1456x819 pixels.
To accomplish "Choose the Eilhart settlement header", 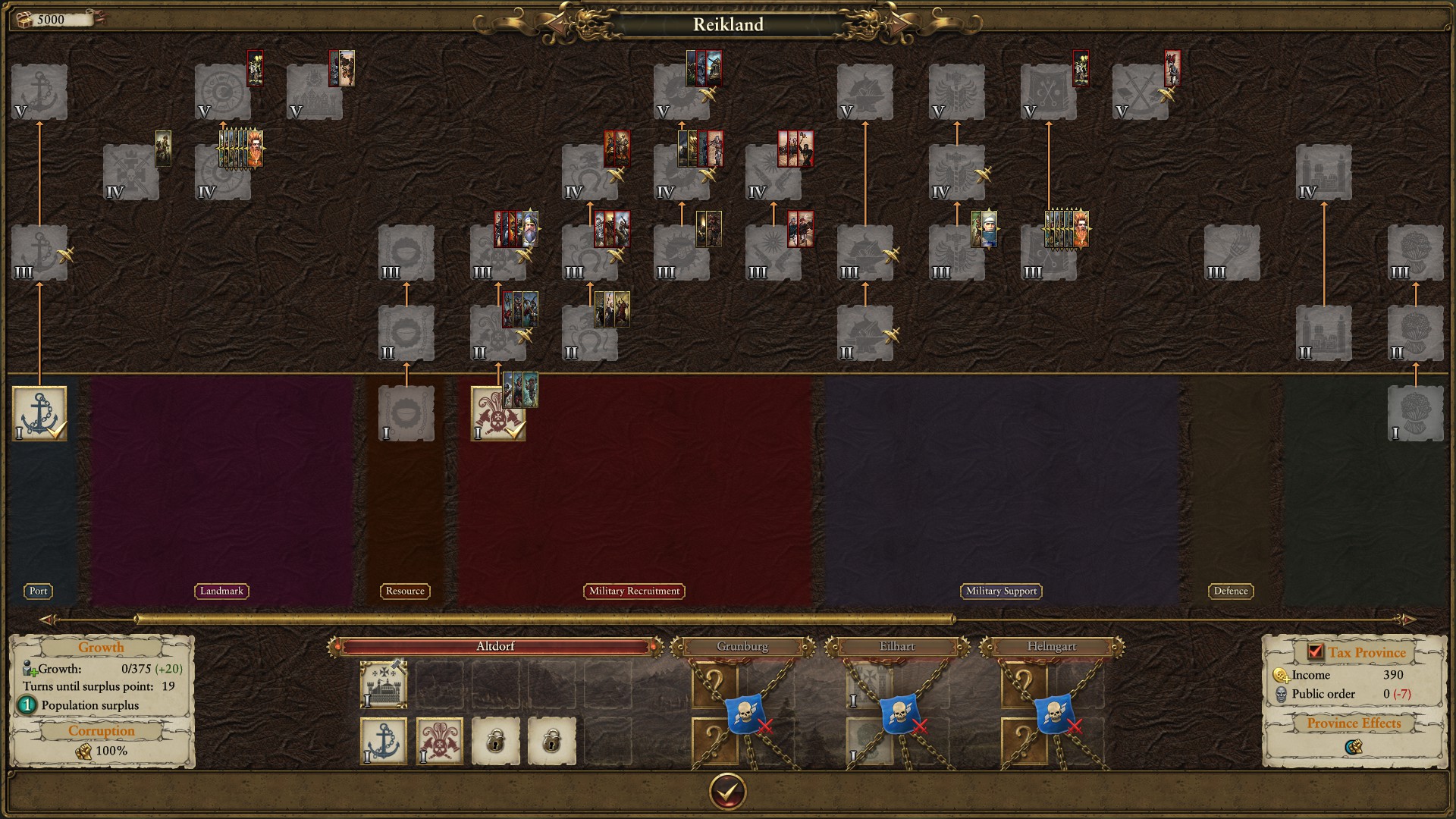I will coord(897,647).
